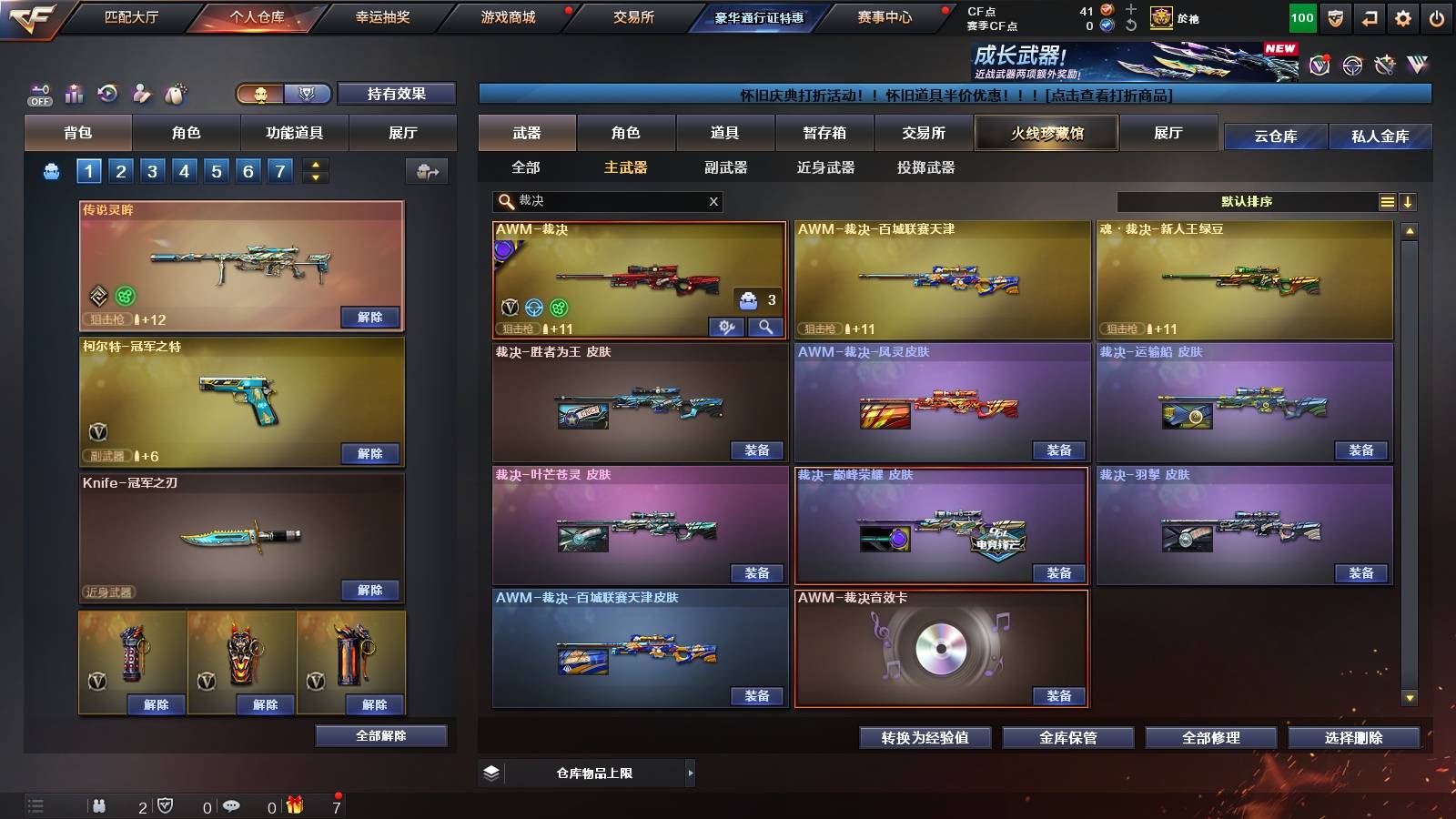The image size is (1456, 819).
Task: Click the warehouse transfer icon beside page numbers
Action: (426, 171)
